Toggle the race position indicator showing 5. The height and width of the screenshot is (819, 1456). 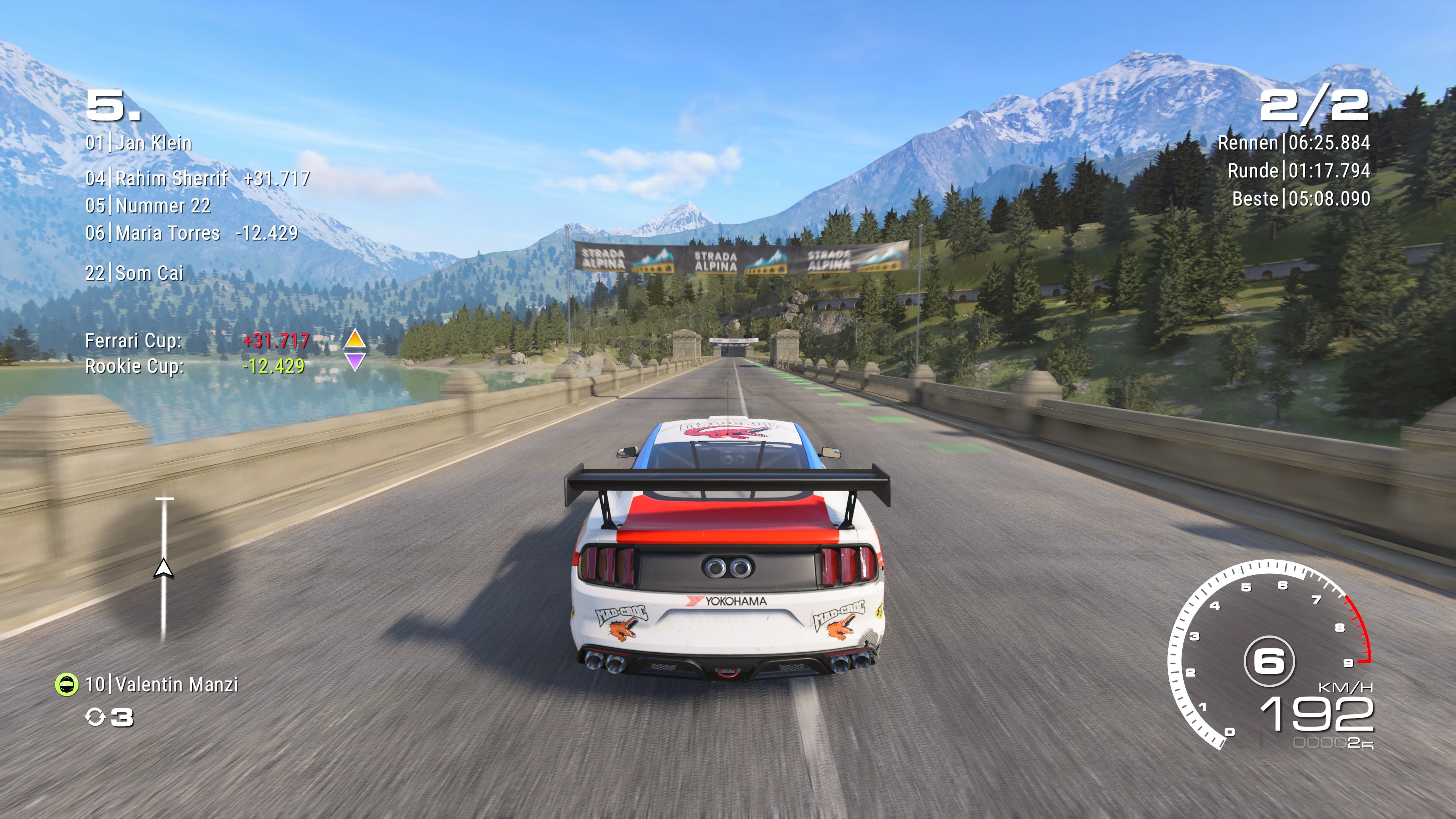click(x=113, y=106)
